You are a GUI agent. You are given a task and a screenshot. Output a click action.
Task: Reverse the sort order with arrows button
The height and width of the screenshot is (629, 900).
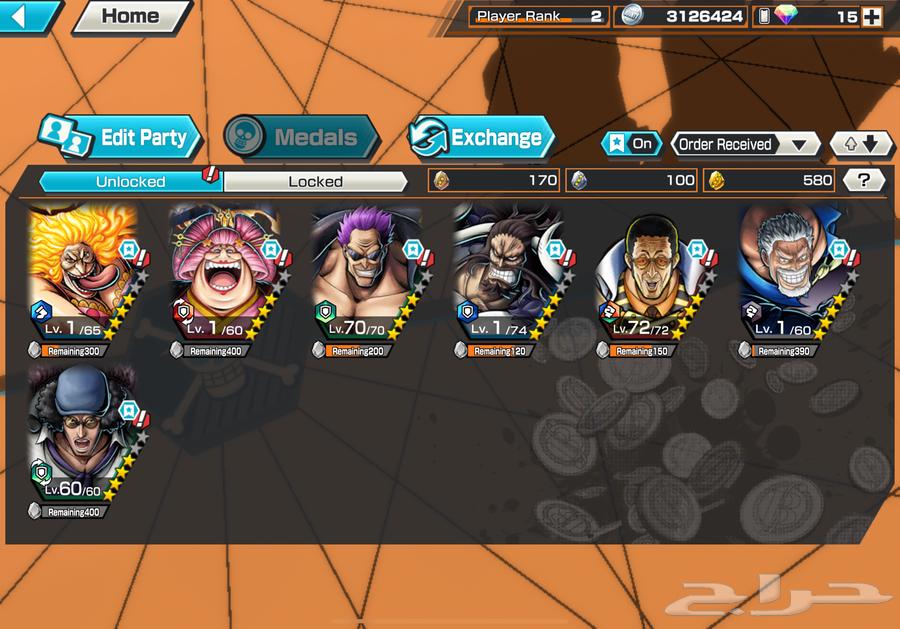tap(861, 144)
